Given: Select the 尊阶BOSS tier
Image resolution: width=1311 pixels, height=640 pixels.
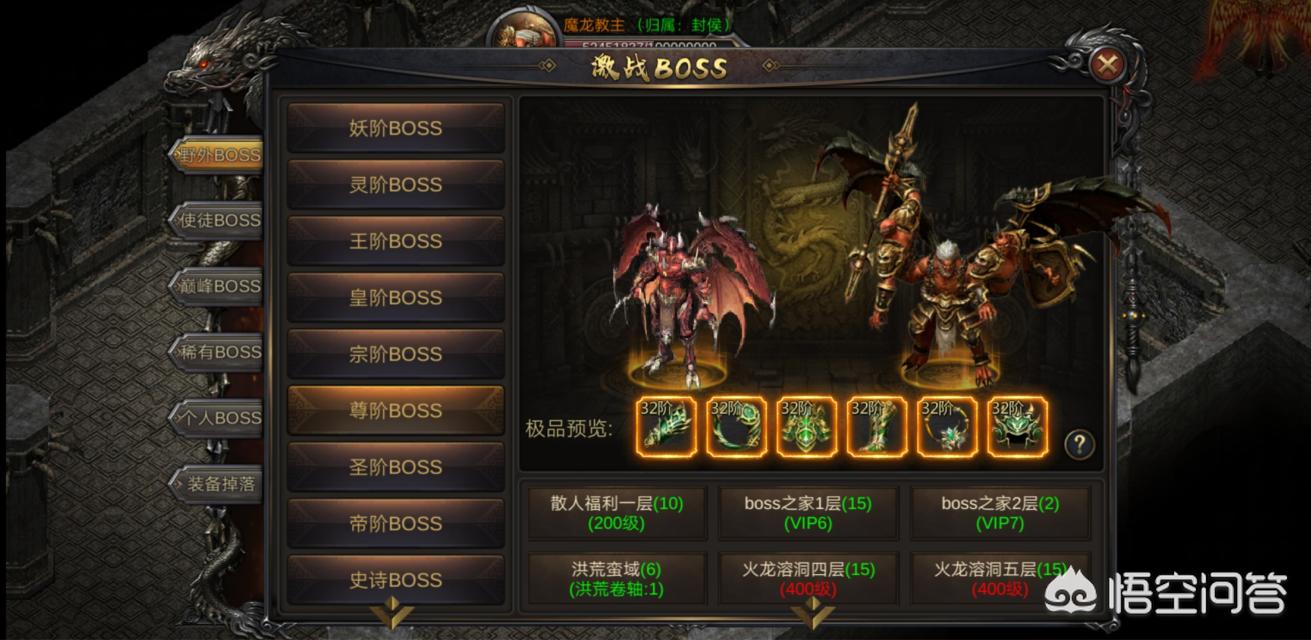Looking at the screenshot, I should pyautogui.click(x=396, y=411).
